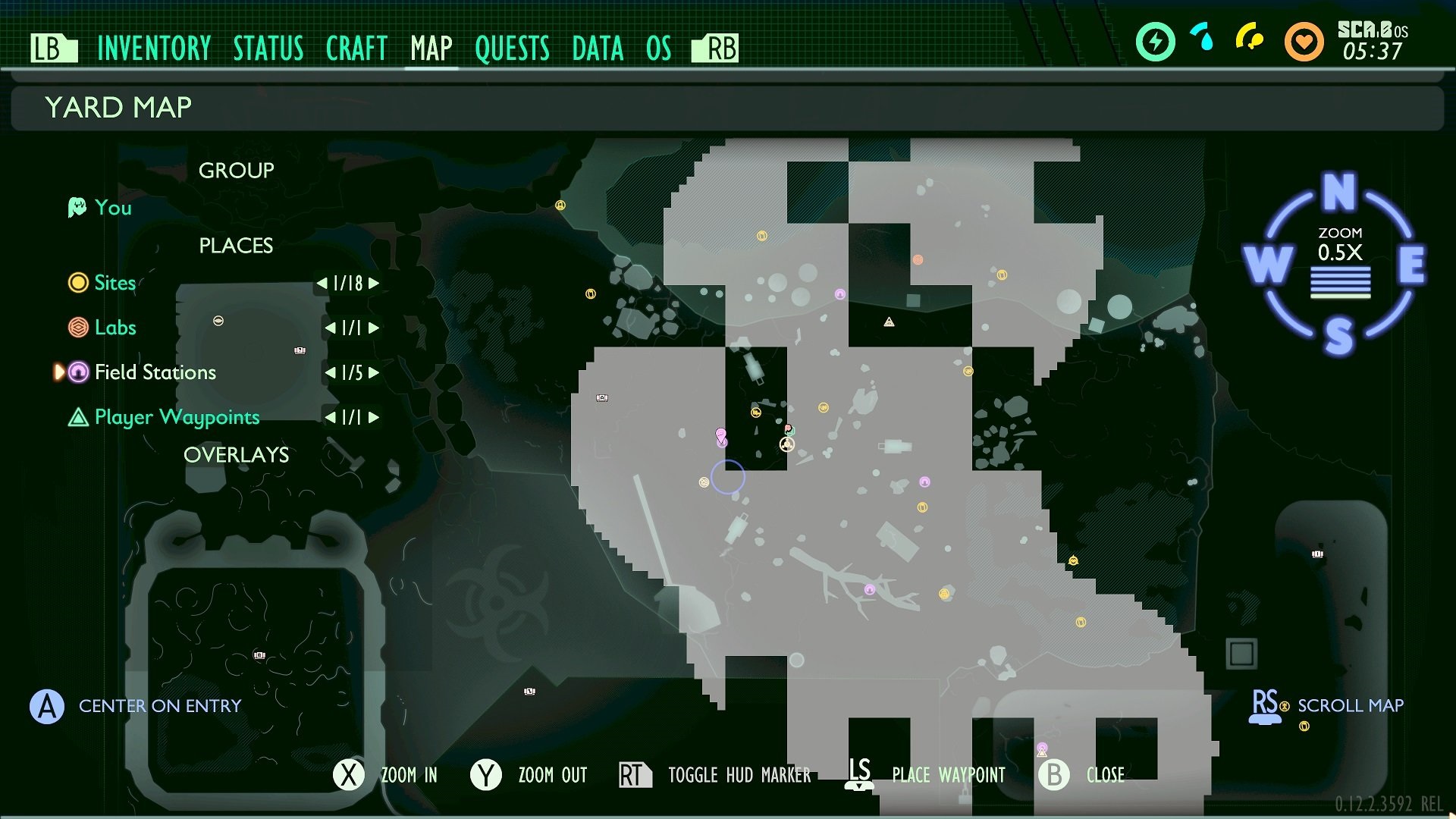The image size is (1456, 819).
Task: Choose the Sites places entry
Action: coord(115,283)
